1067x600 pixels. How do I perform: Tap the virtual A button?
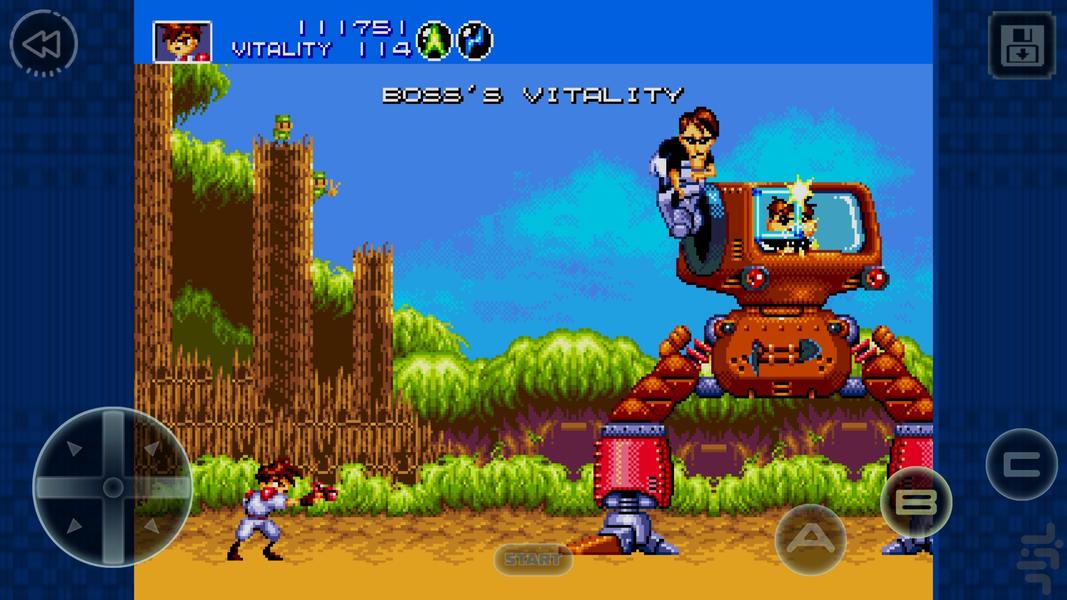pyautogui.click(x=810, y=540)
